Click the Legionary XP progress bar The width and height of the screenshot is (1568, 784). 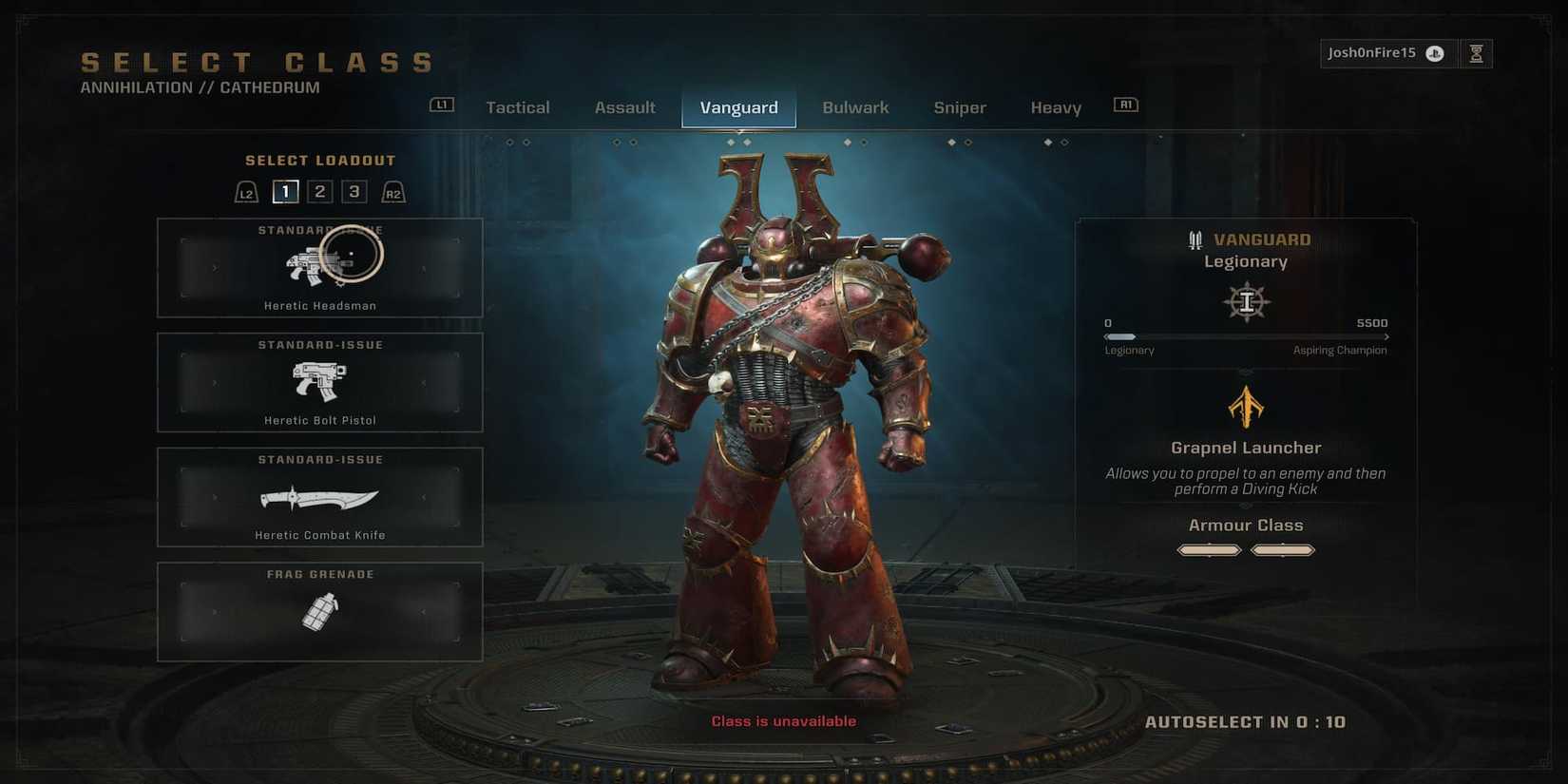coord(1246,336)
